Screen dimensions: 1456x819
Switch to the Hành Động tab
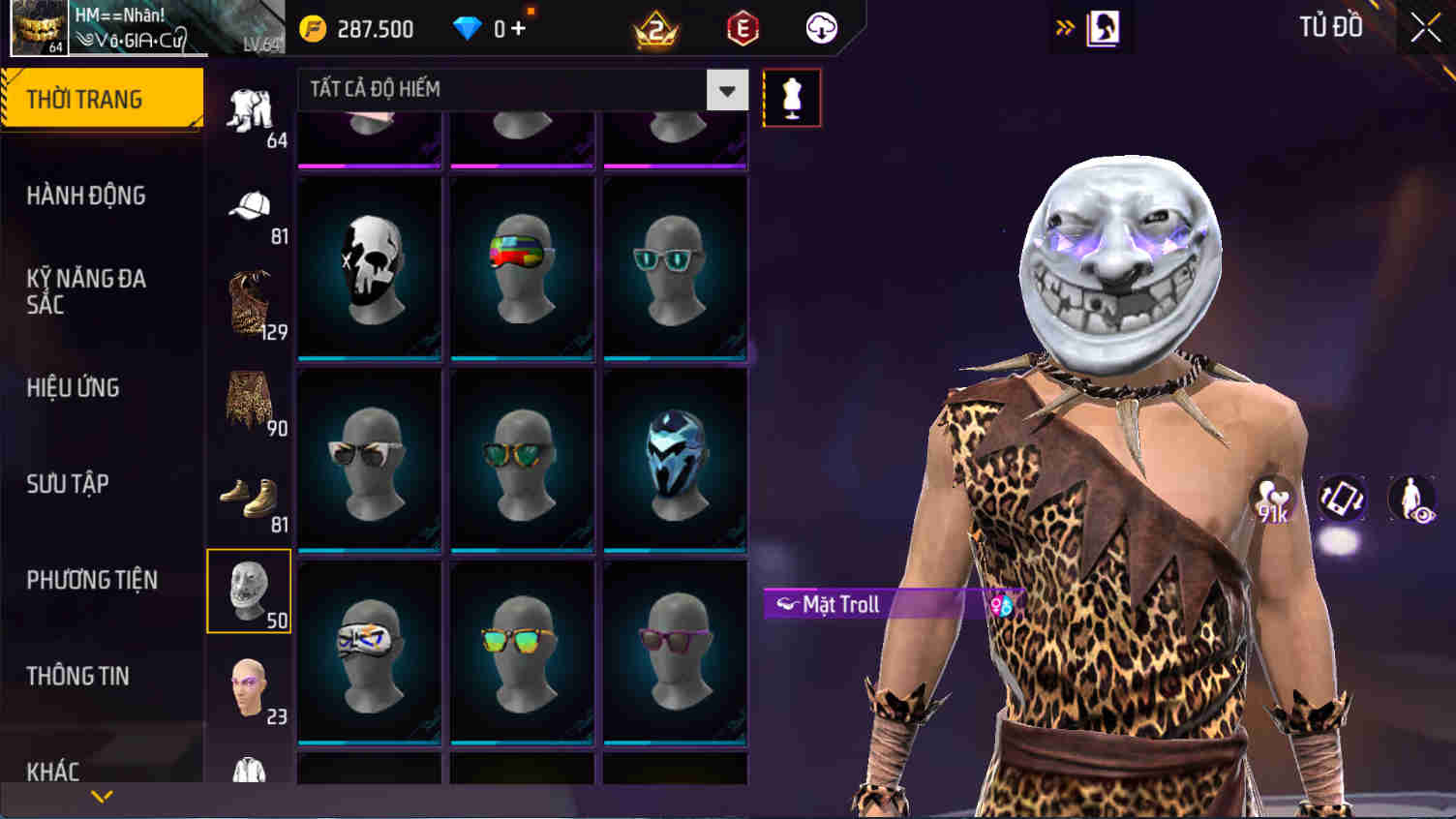click(x=87, y=196)
